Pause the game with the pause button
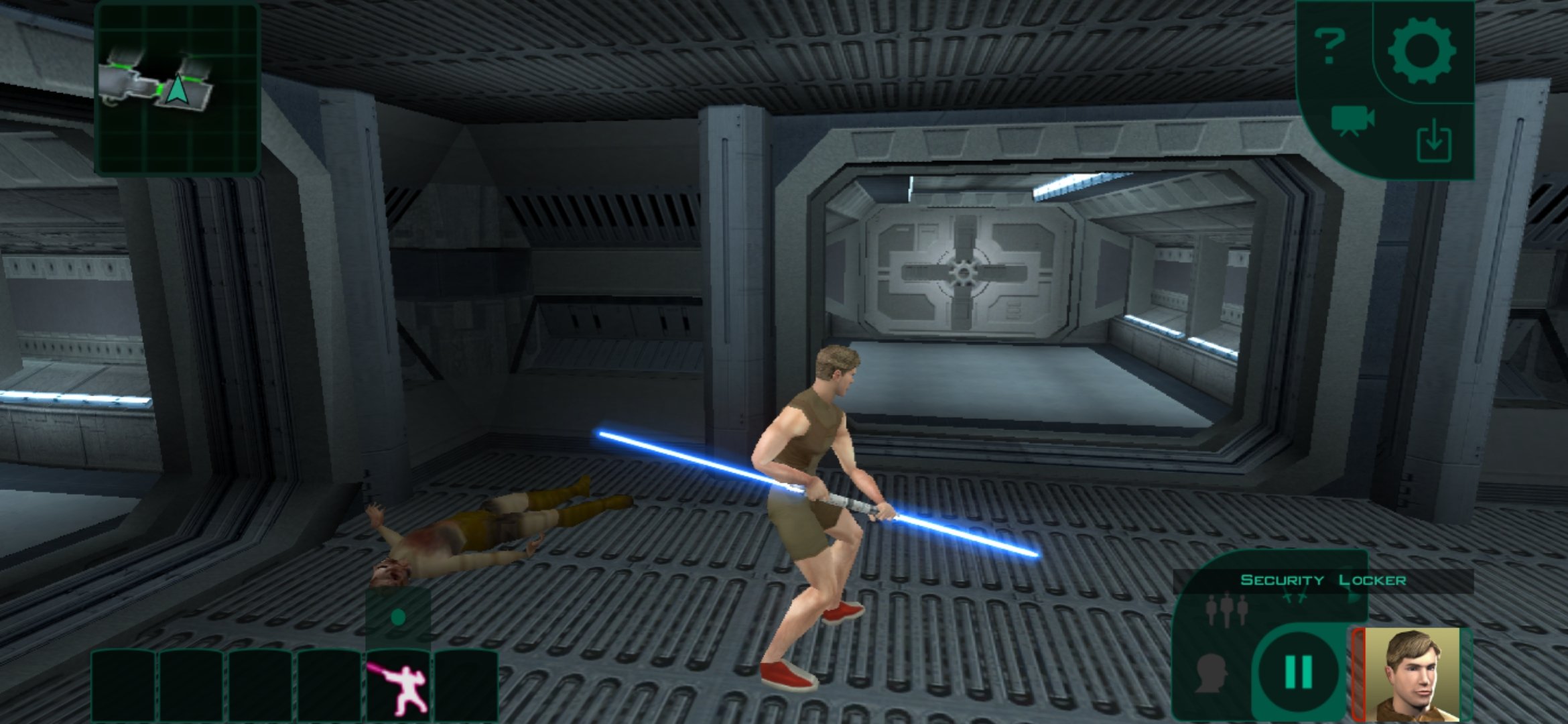Image resolution: width=1568 pixels, height=724 pixels. coord(1298,672)
